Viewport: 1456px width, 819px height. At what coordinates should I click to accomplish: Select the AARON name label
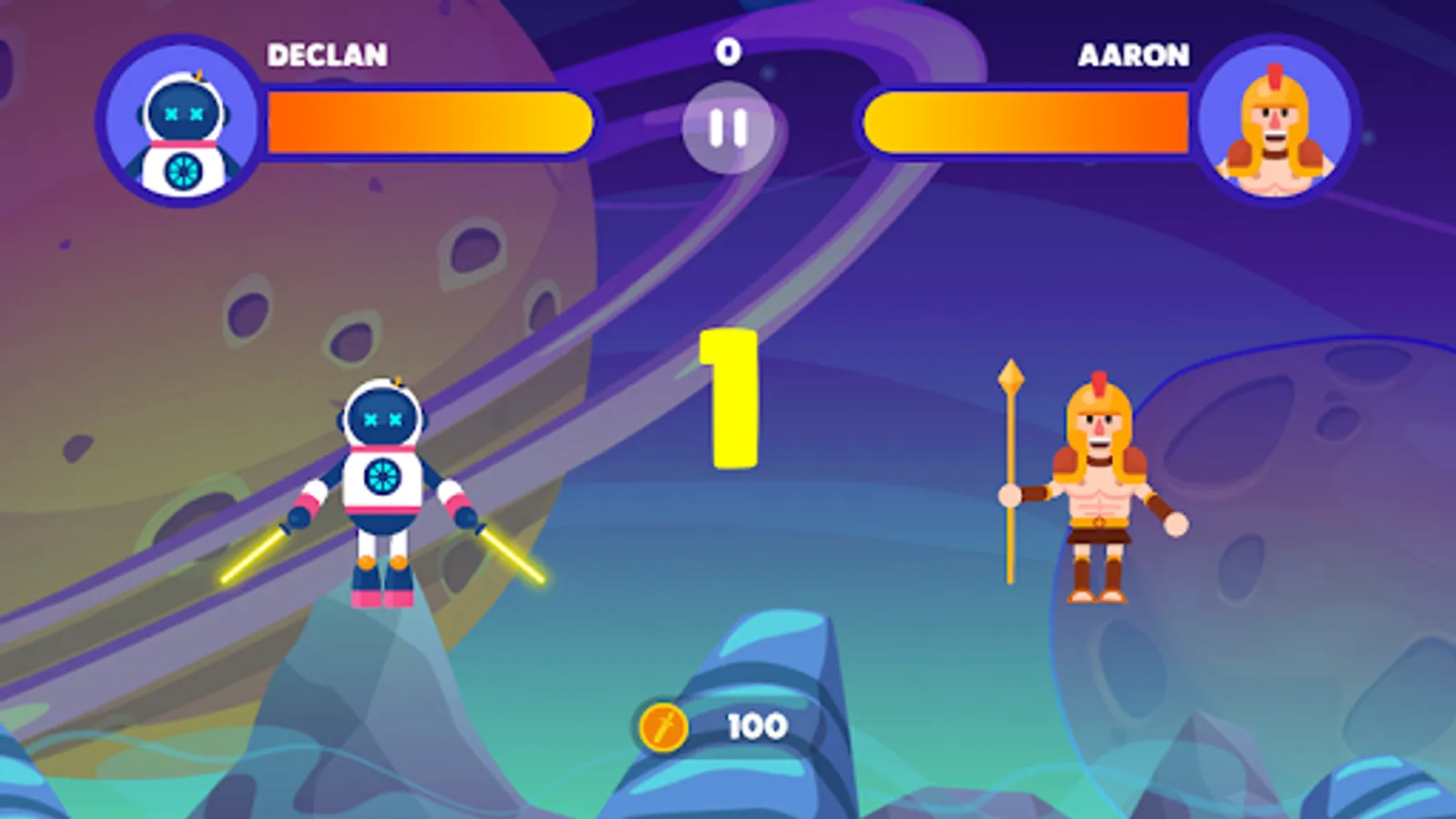[1132, 56]
